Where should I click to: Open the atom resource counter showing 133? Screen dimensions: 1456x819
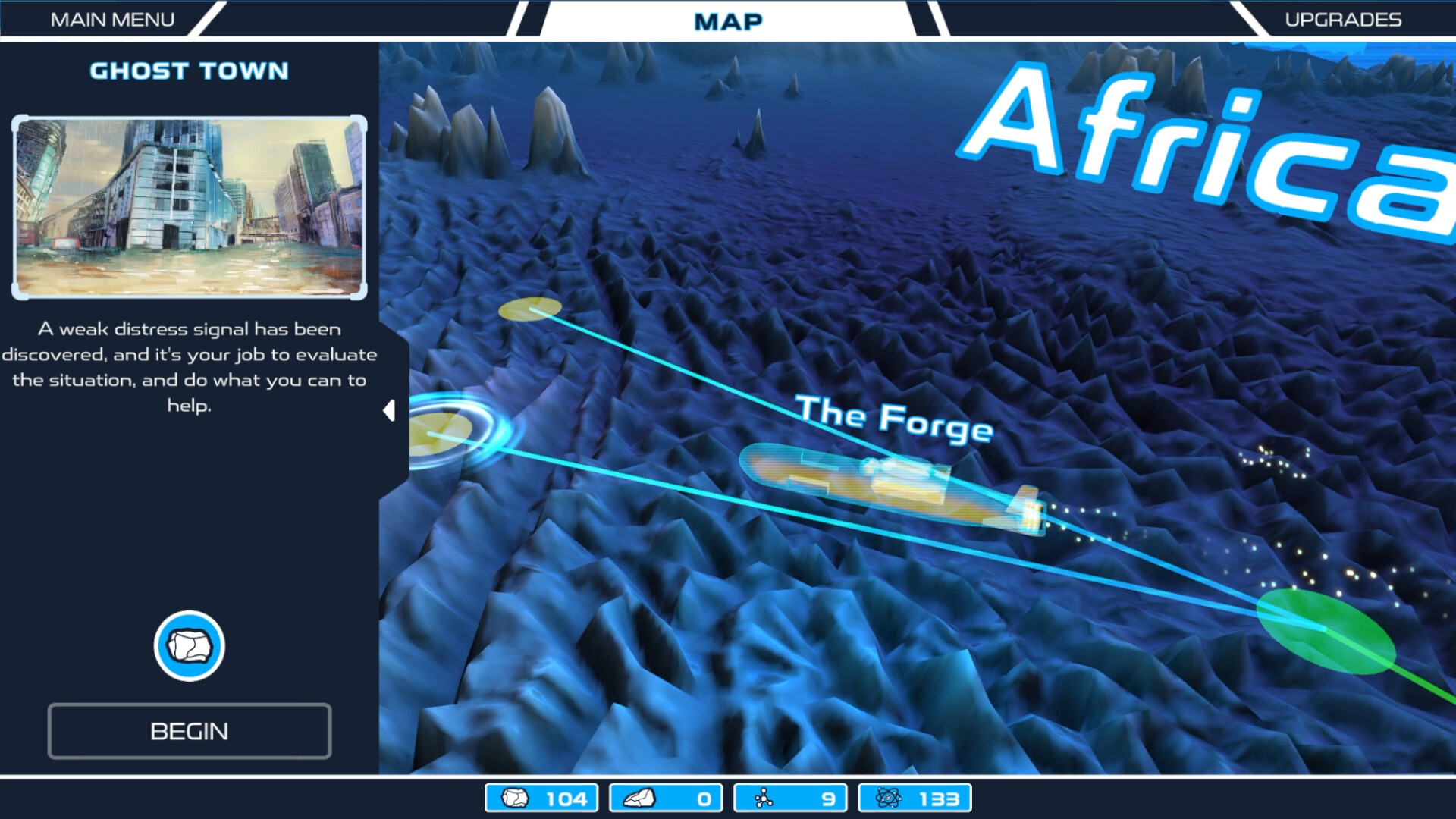click(x=915, y=797)
